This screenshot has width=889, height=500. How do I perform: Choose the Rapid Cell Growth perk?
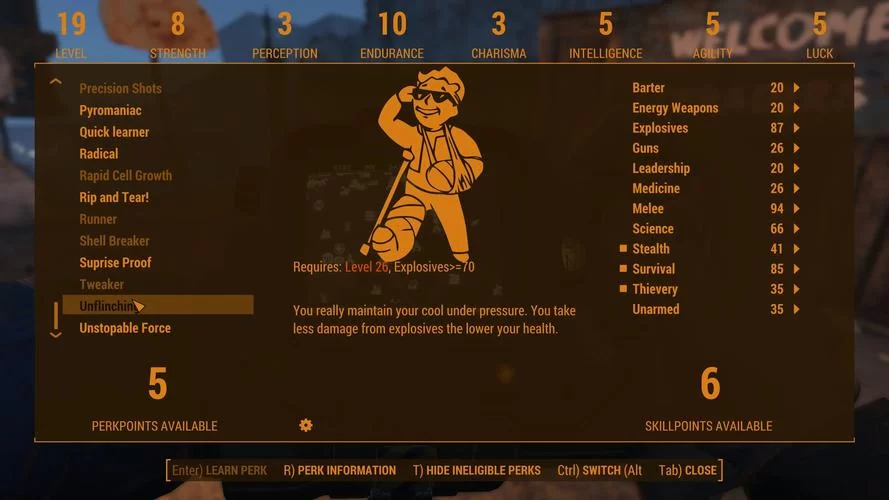pos(125,176)
